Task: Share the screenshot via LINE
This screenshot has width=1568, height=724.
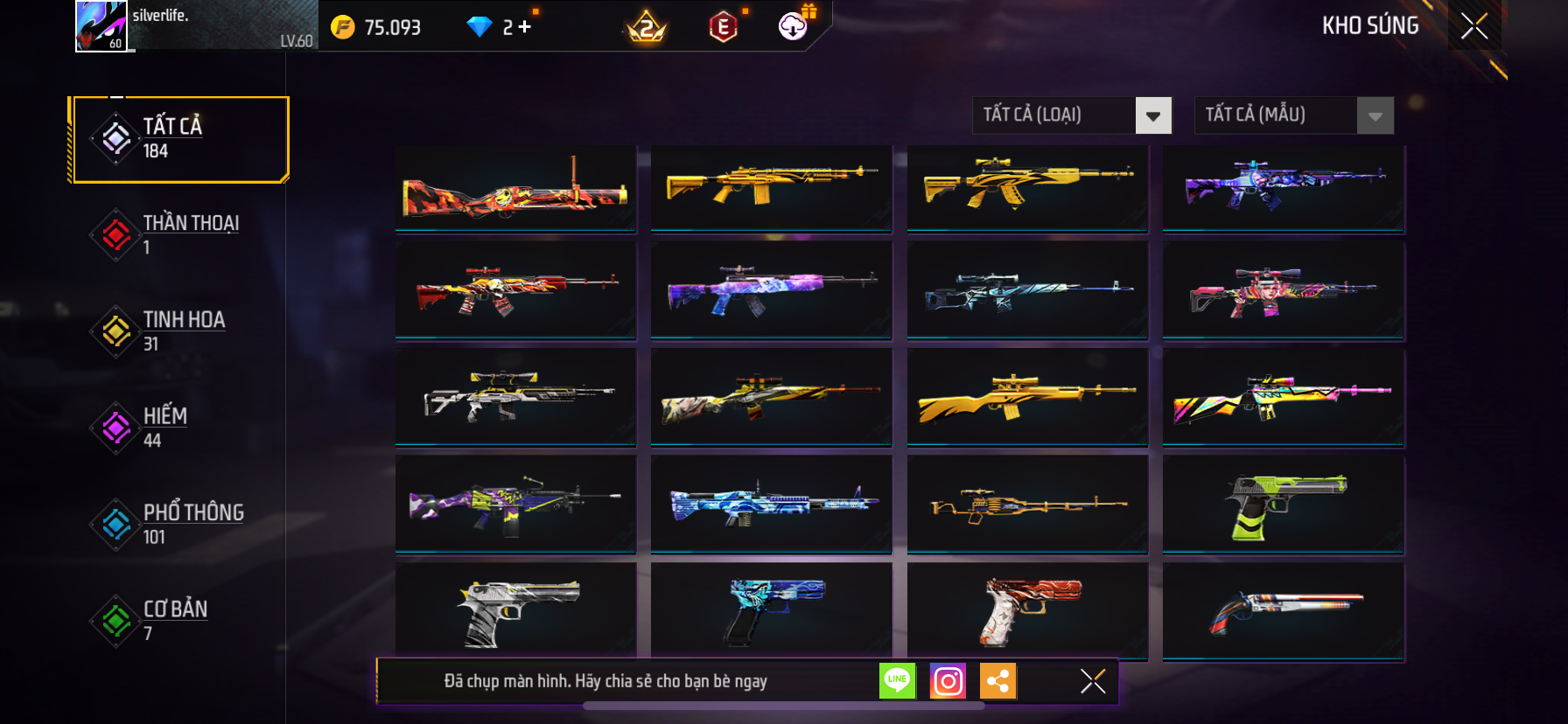Action: tap(897, 681)
